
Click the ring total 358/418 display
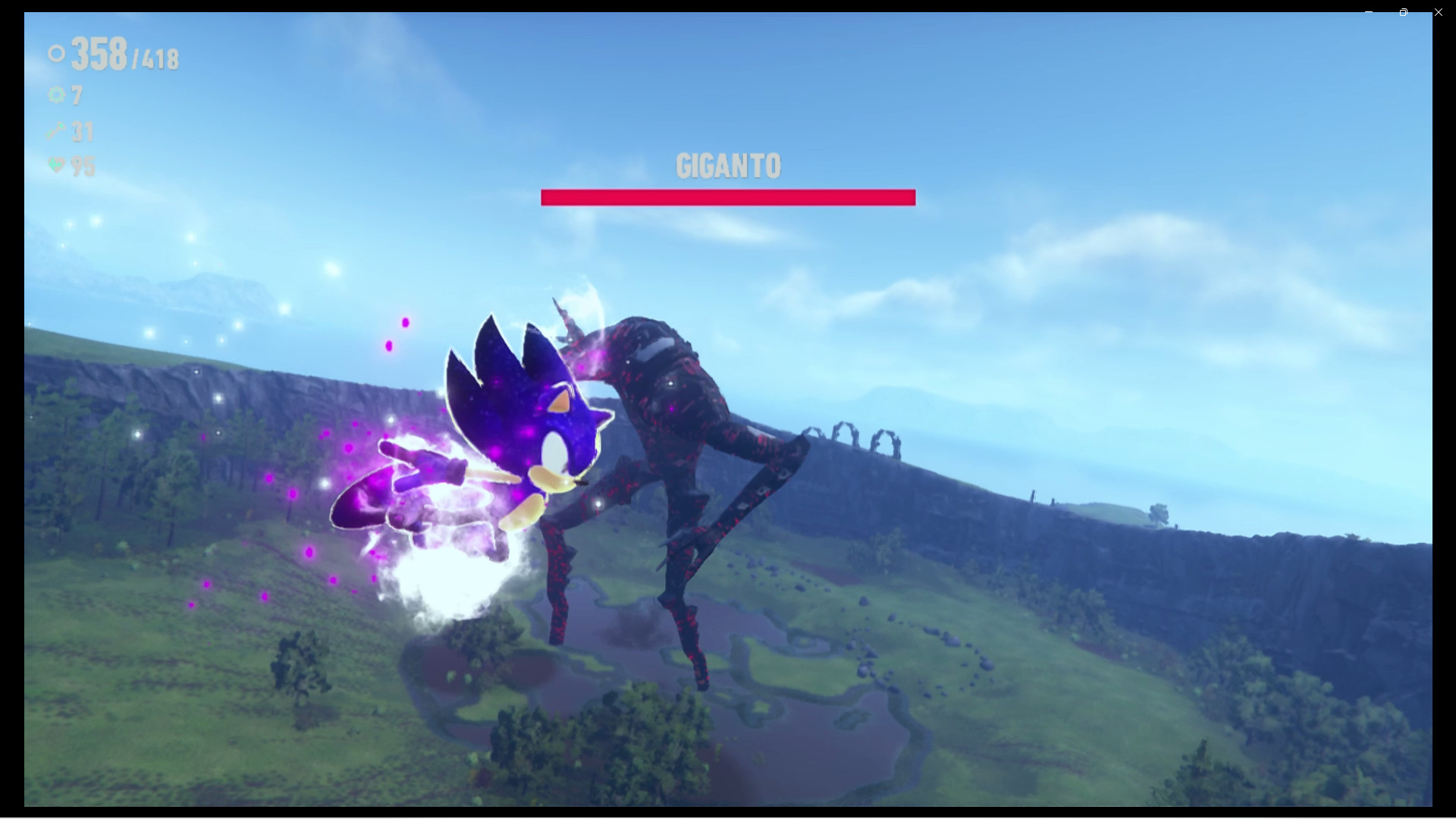(x=121, y=55)
